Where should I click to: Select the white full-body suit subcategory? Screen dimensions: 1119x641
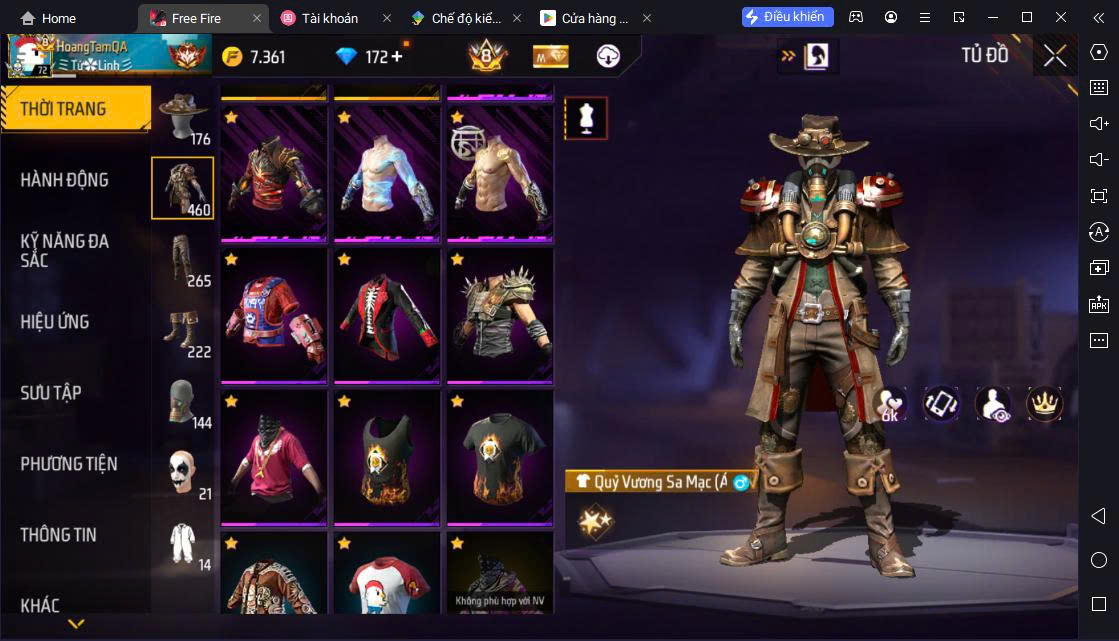click(182, 543)
